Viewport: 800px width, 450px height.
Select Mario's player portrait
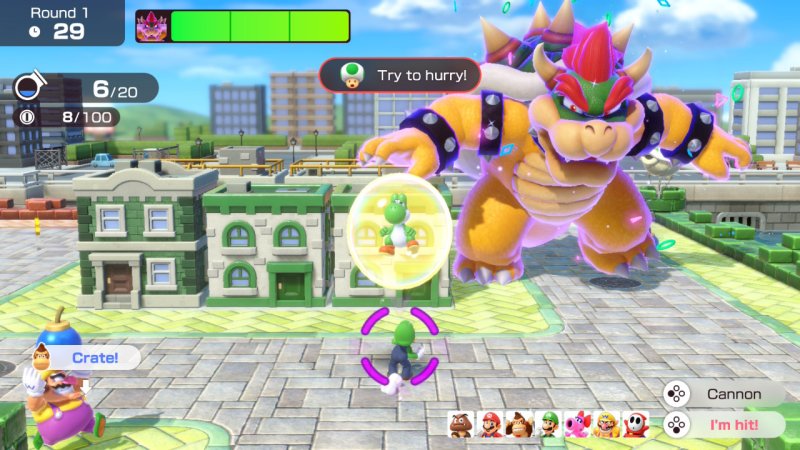(490, 424)
